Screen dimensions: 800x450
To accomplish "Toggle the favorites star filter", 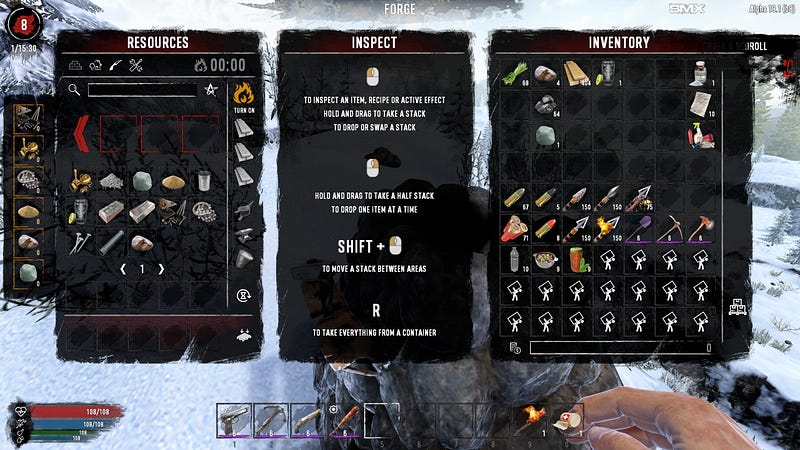I will pyautogui.click(x=211, y=90).
